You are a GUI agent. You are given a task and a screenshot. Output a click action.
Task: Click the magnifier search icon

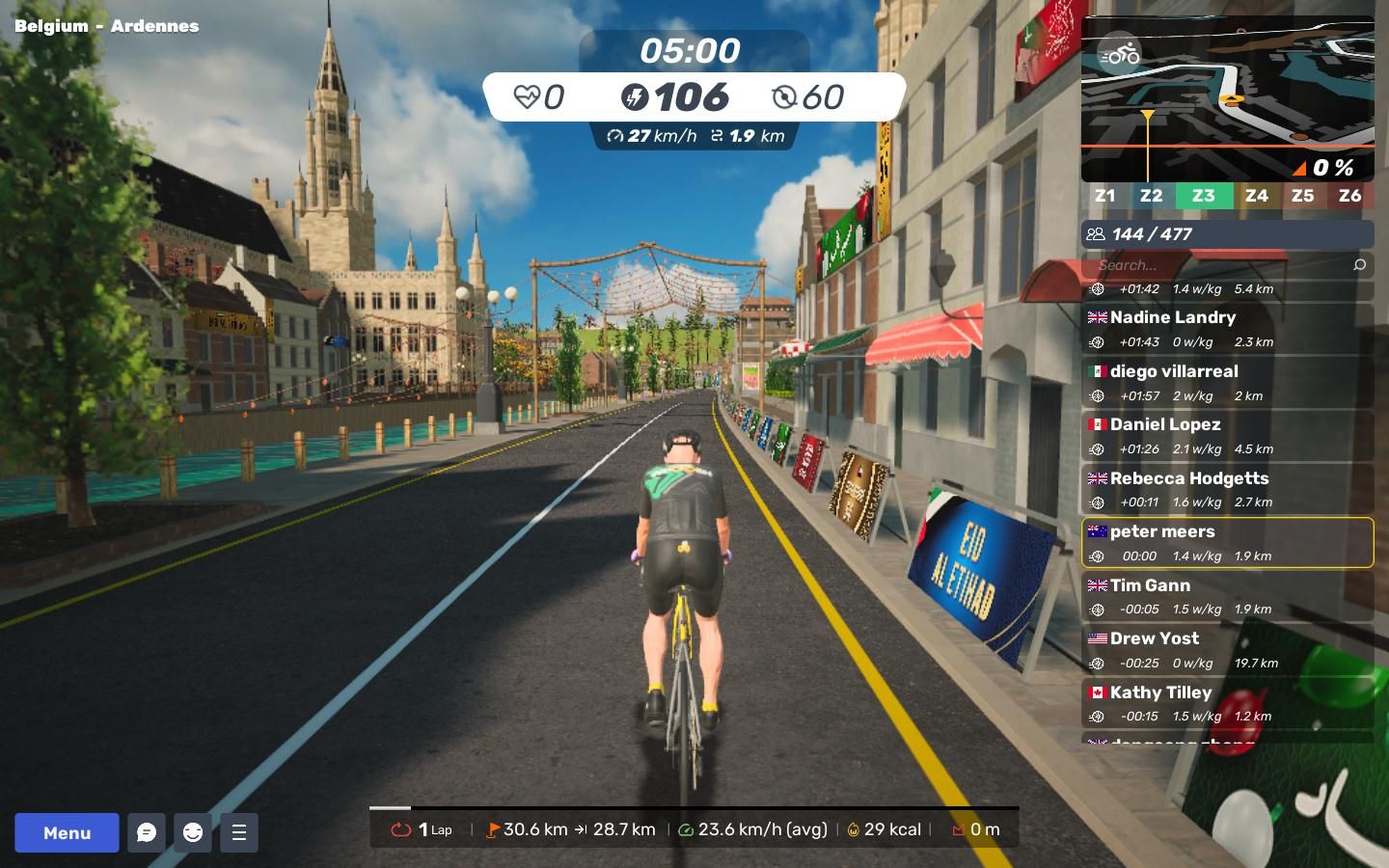[1360, 265]
